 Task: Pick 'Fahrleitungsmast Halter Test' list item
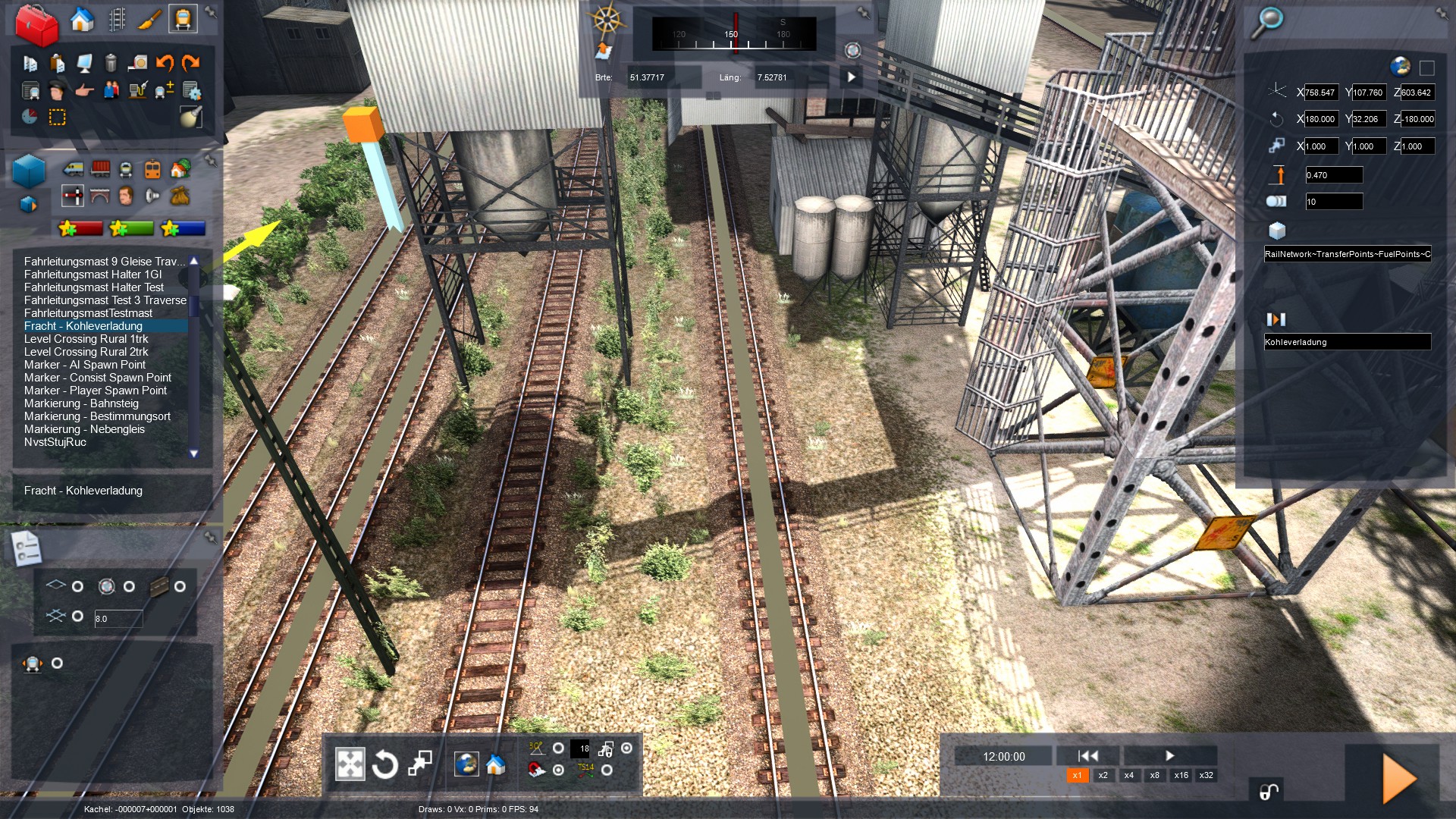(93, 287)
